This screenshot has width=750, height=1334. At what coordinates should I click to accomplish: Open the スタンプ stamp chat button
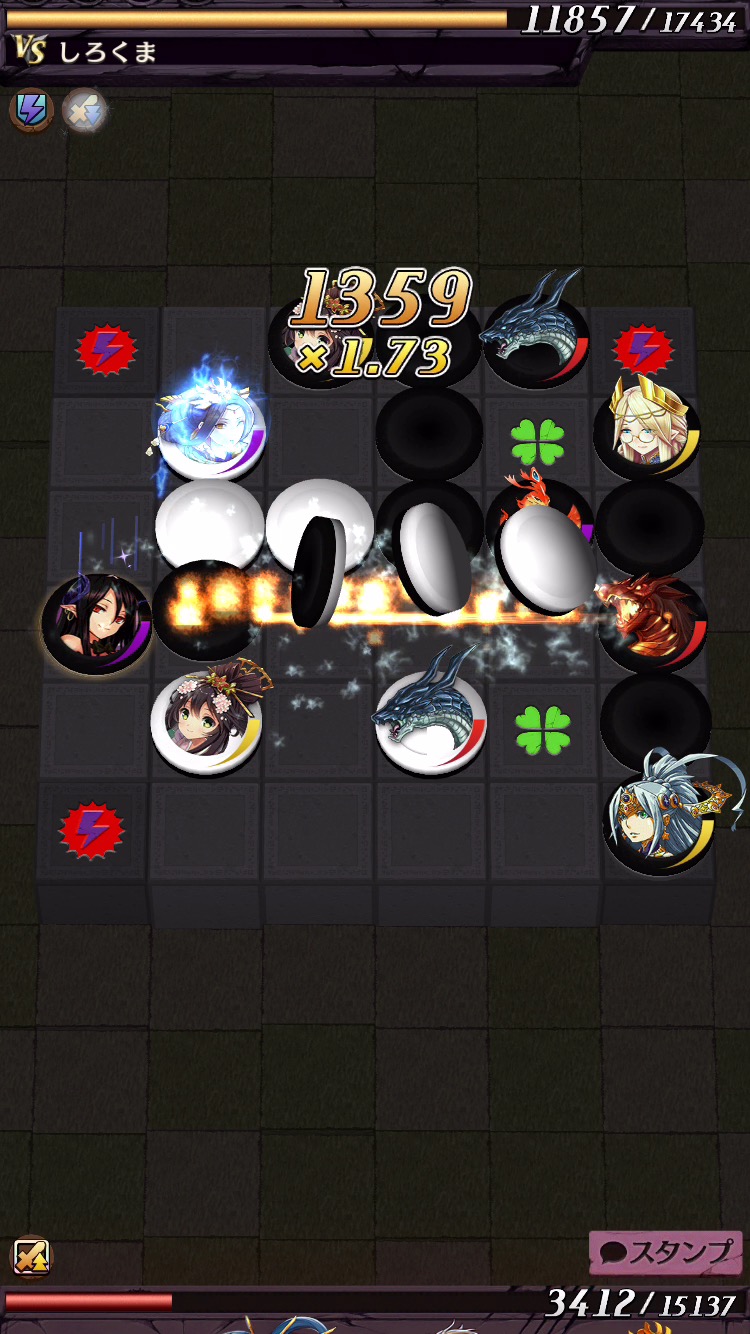click(x=666, y=1252)
